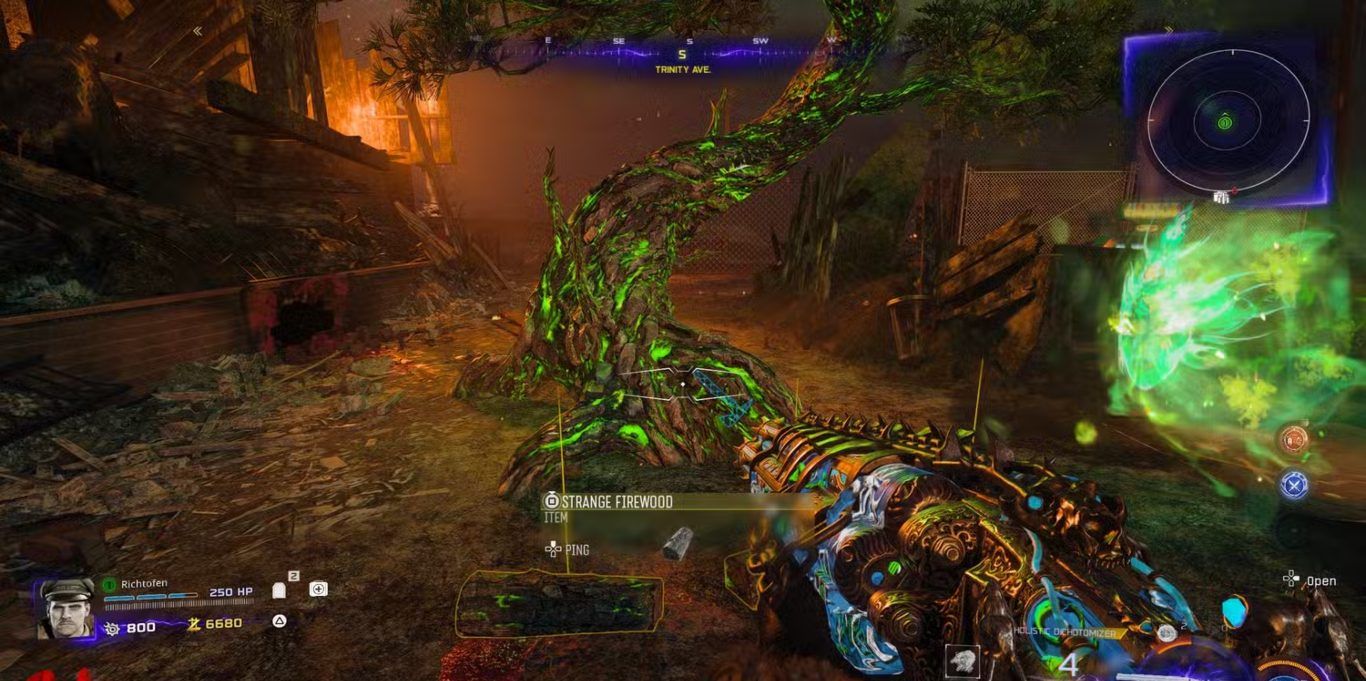Click the armor plate icon
This screenshot has width=1366, height=681.
(x=279, y=590)
